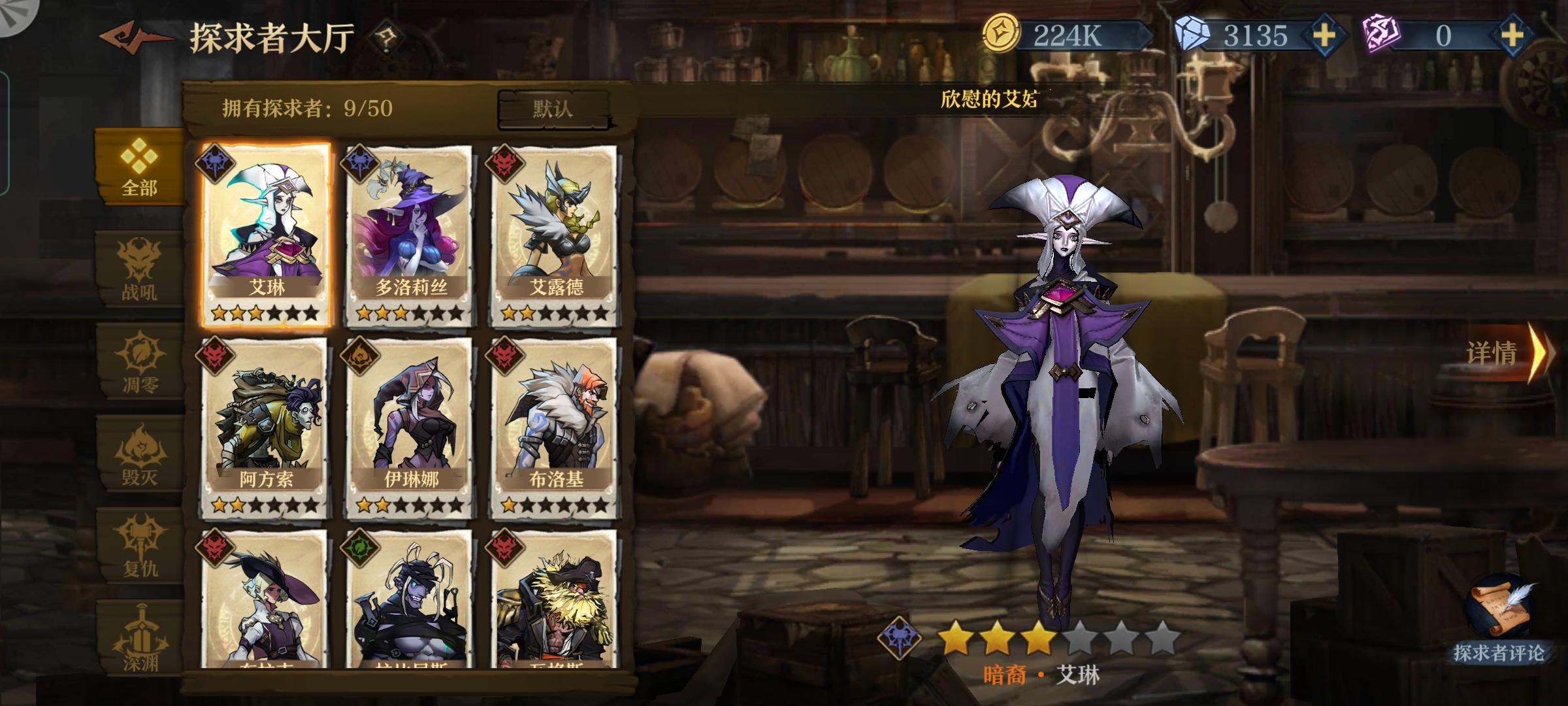Click the red emblem beside 探求者大厅 title

(x=131, y=36)
